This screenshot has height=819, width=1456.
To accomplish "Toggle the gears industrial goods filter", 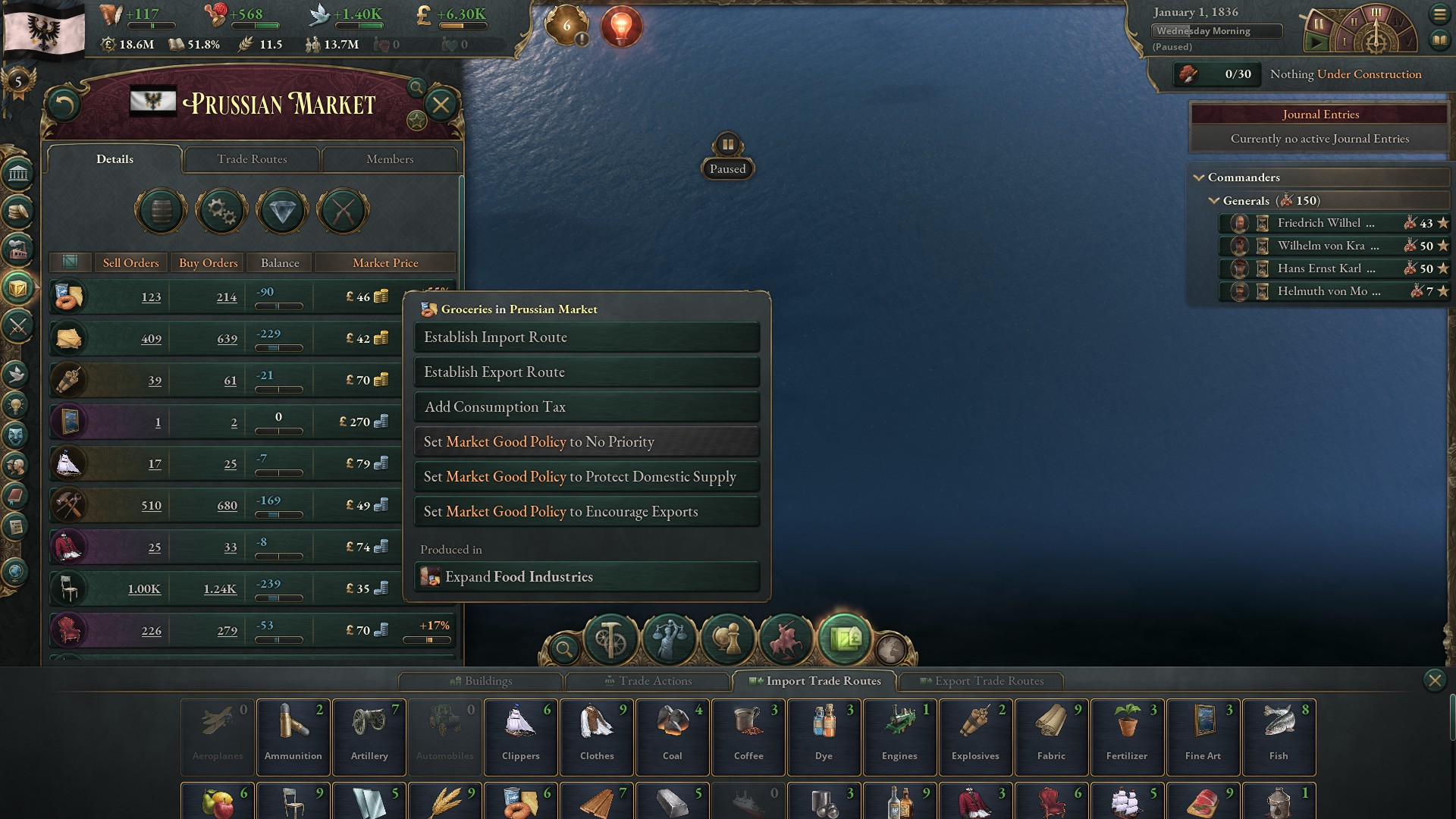I will click(221, 212).
